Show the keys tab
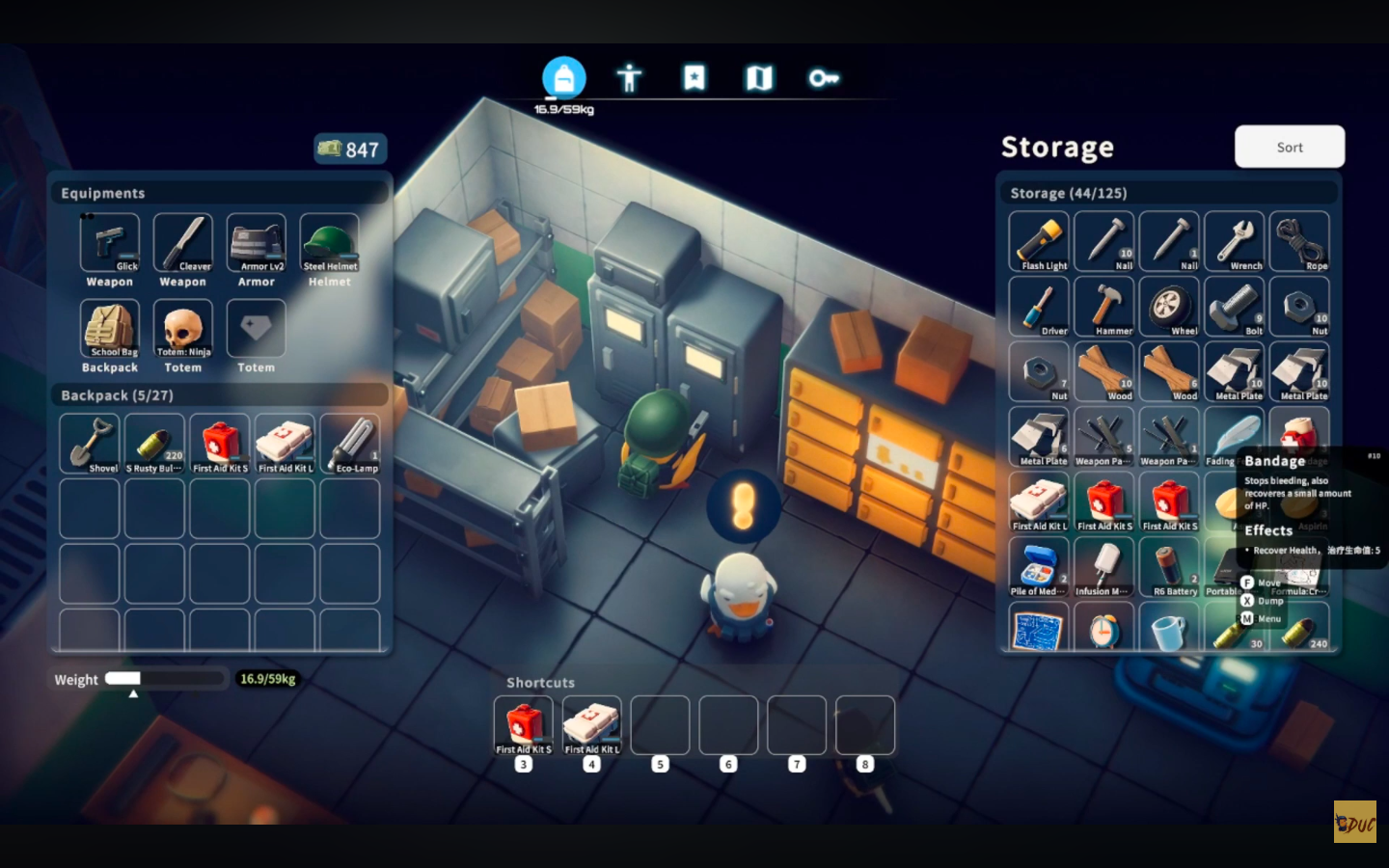Viewport: 1389px width, 868px height. (823, 77)
